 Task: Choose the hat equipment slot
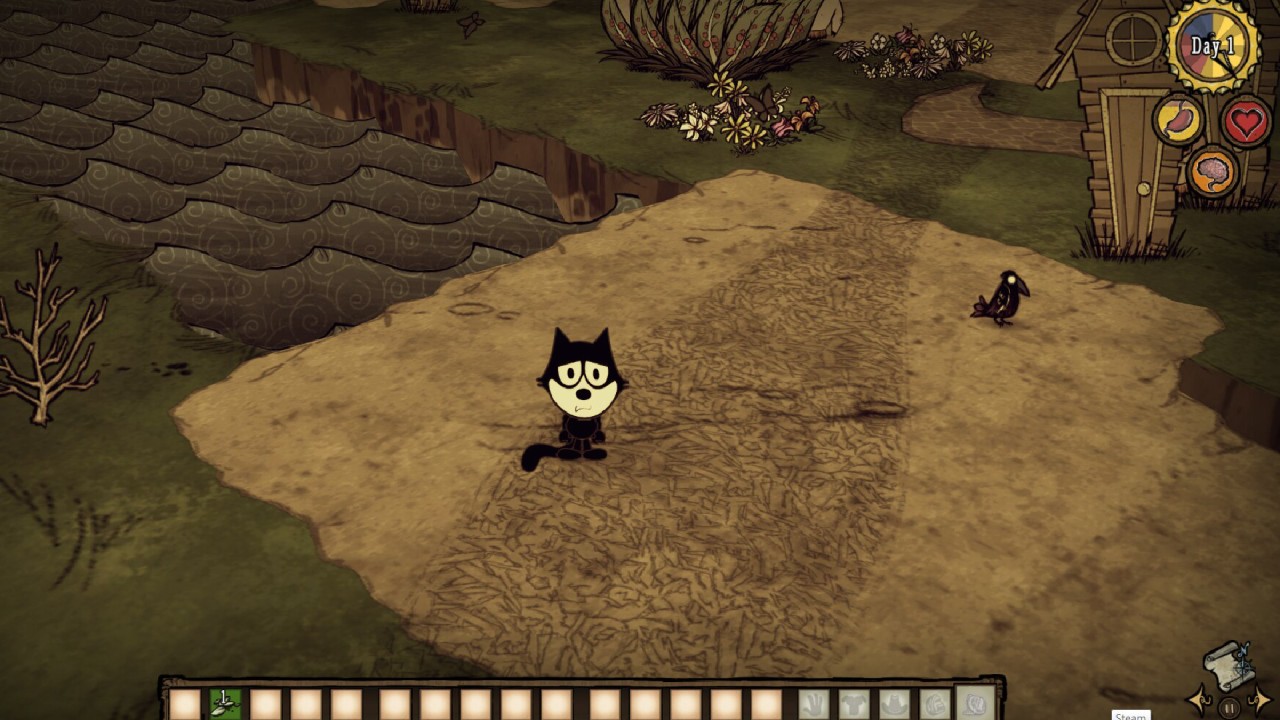click(x=894, y=703)
